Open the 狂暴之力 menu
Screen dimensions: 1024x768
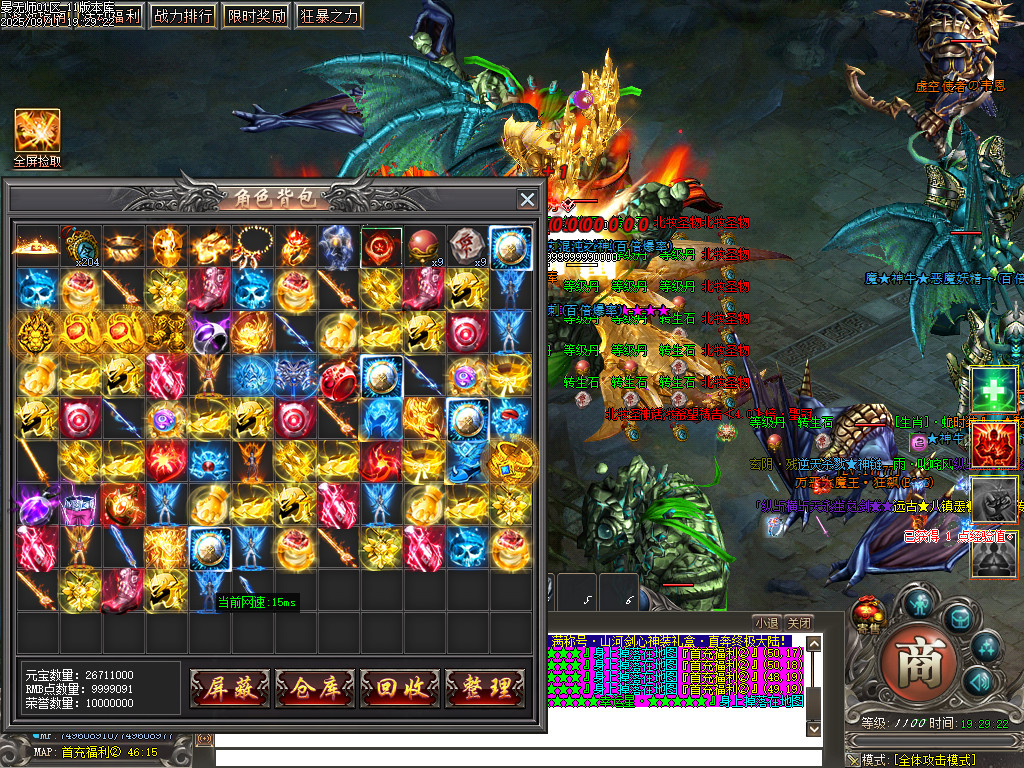tap(329, 16)
